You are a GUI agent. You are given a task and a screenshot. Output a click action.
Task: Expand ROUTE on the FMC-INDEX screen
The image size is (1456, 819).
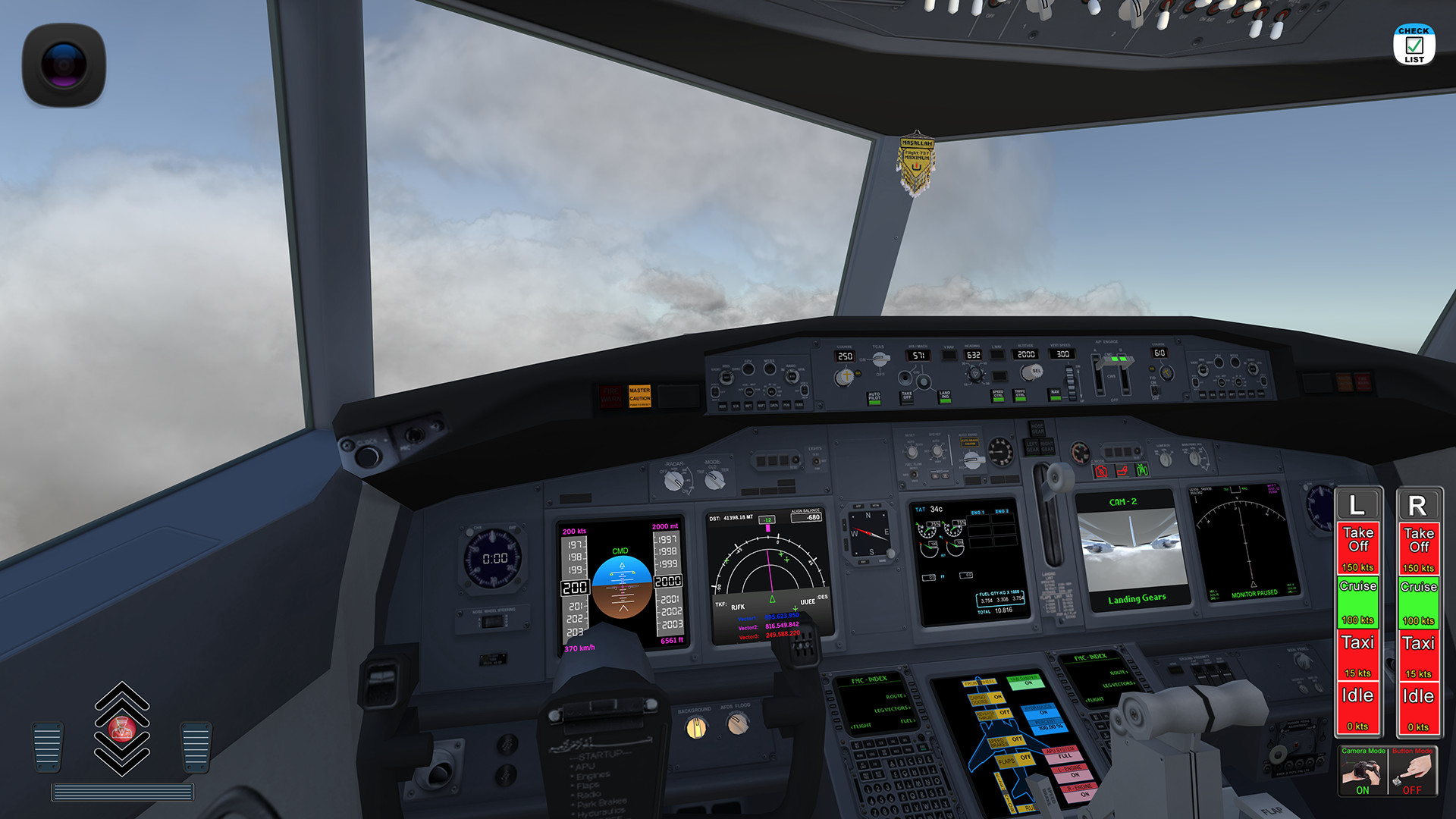pos(896,696)
